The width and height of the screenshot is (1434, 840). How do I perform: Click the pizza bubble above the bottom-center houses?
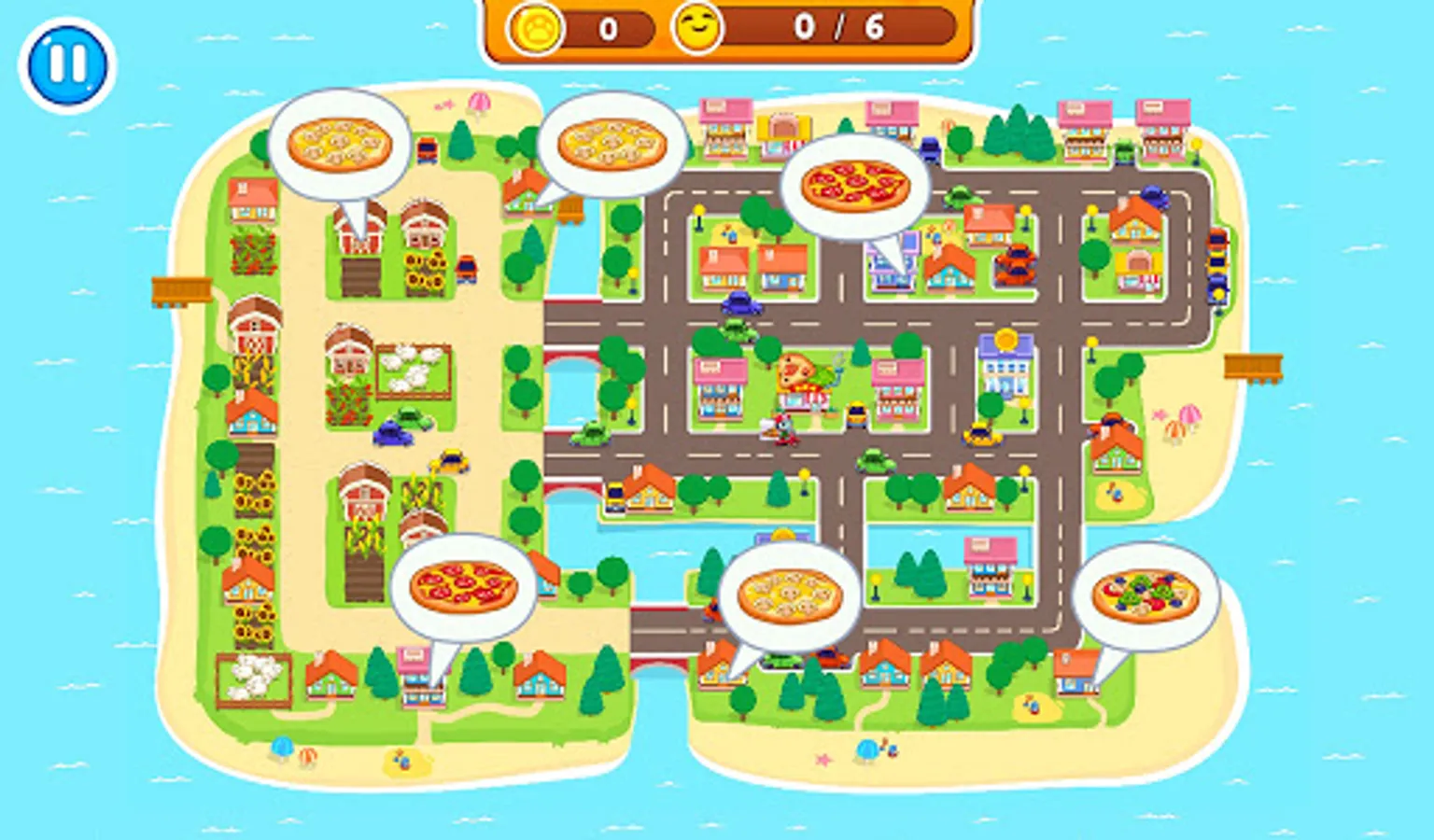tap(791, 595)
